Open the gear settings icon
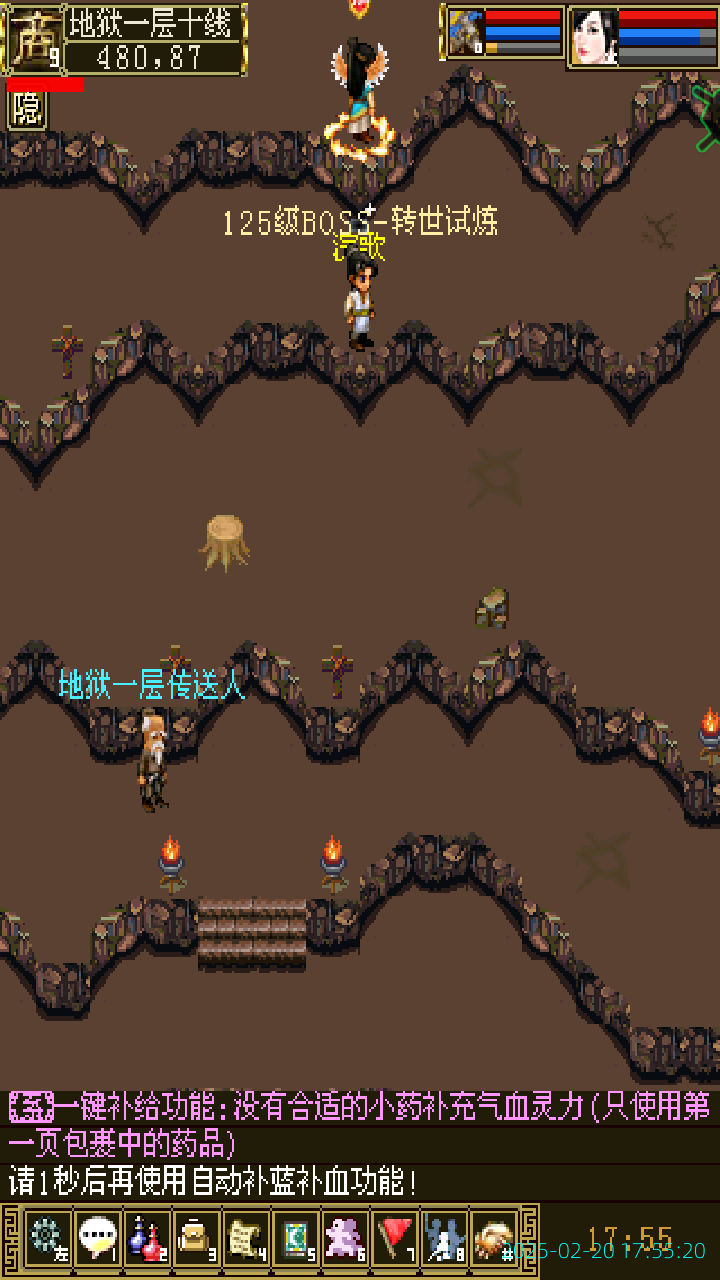The width and height of the screenshot is (720, 1280). click(47, 1238)
